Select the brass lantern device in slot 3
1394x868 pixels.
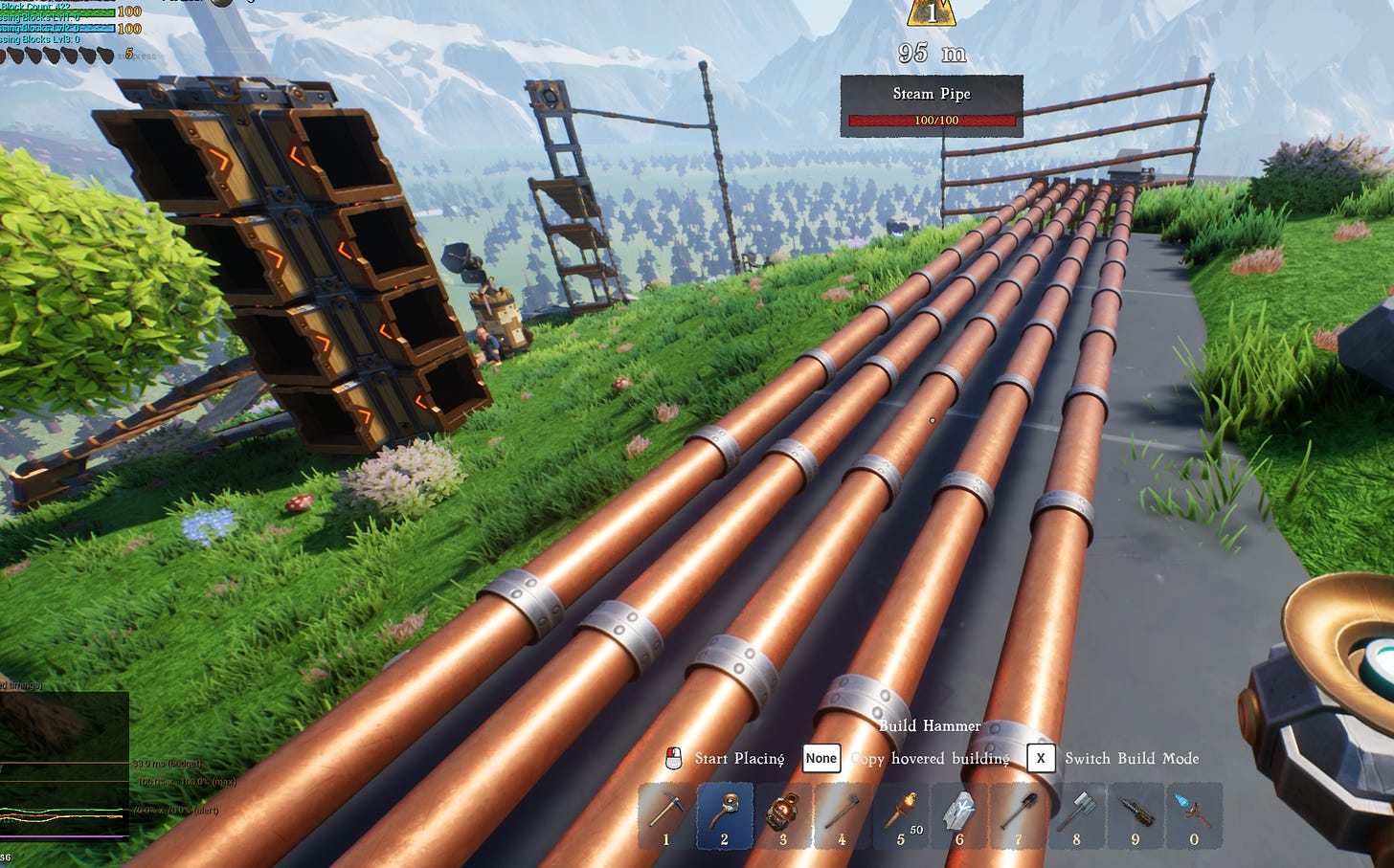[x=783, y=814]
